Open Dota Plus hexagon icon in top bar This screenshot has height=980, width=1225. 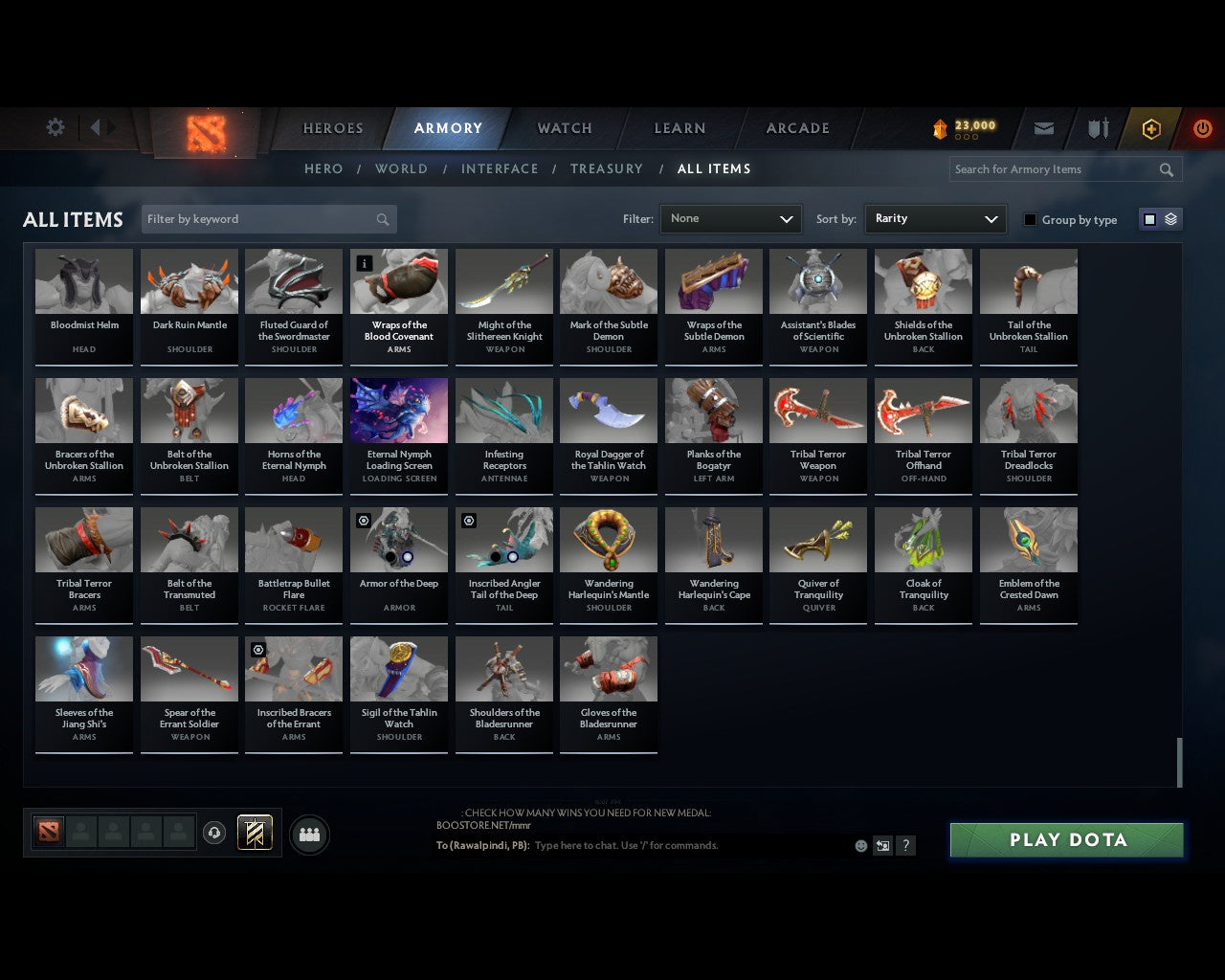[x=1150, y=128]
